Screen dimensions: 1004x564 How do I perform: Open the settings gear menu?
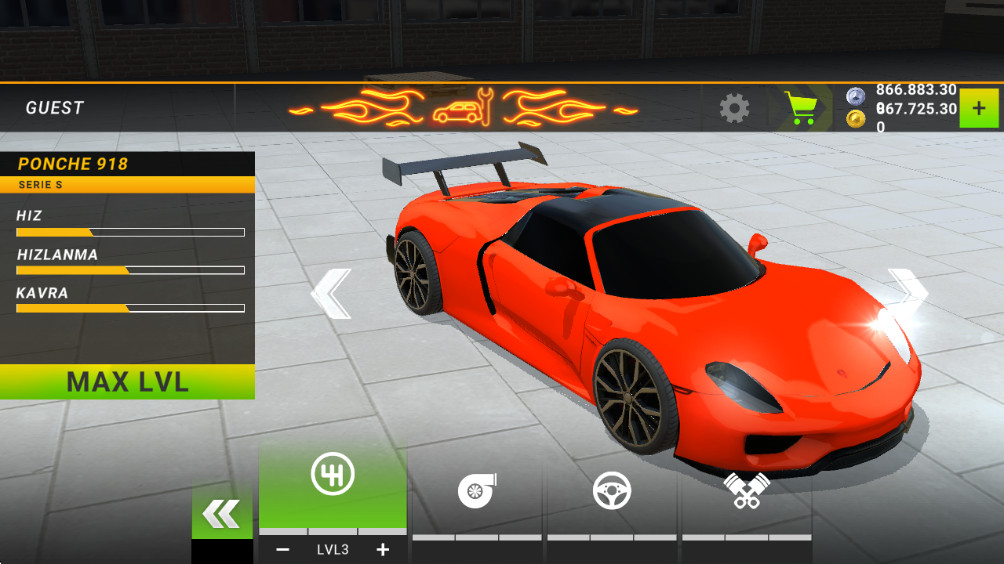coord(734,108)
